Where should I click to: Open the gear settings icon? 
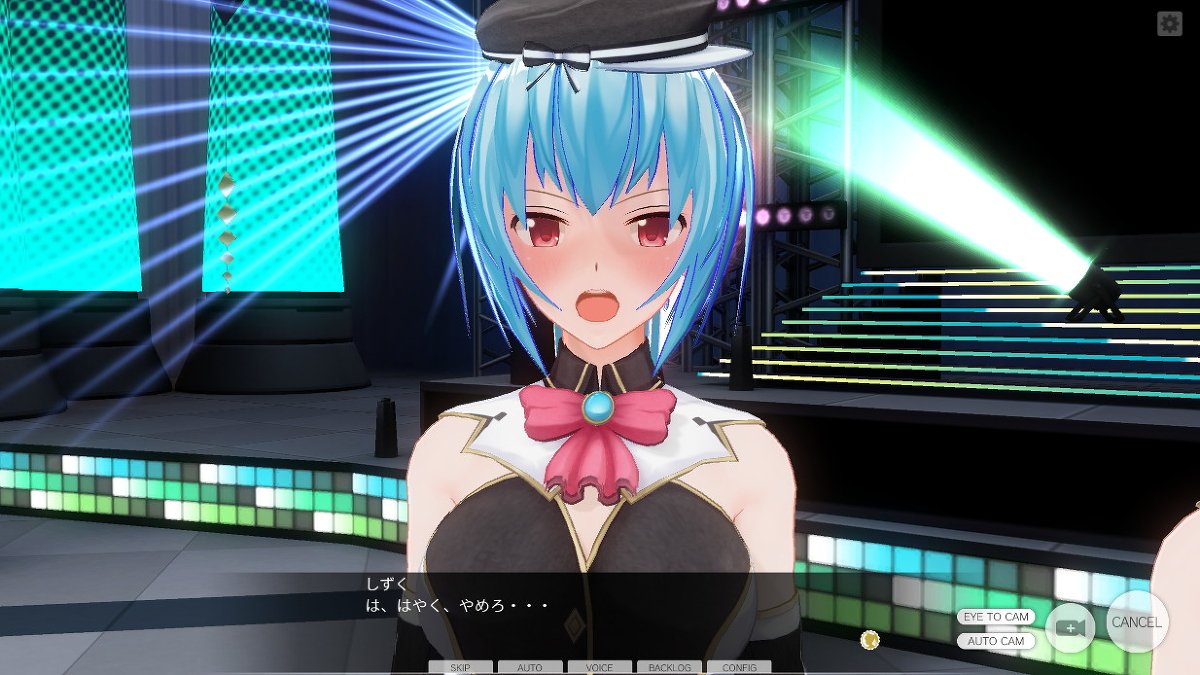coord(1169,24)
